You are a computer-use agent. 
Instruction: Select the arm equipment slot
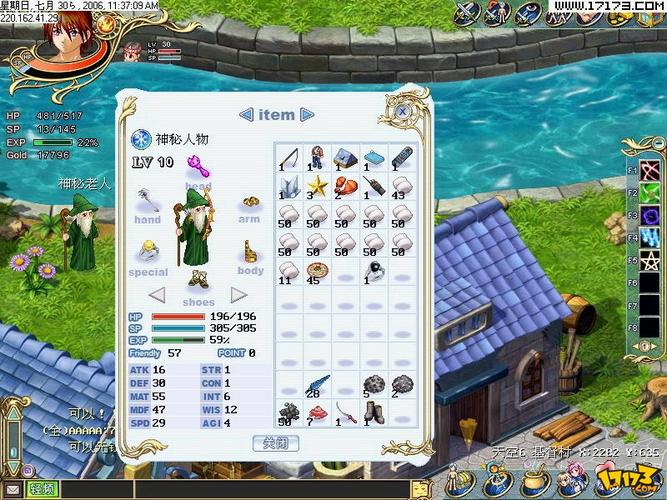(x=249, y=202)
